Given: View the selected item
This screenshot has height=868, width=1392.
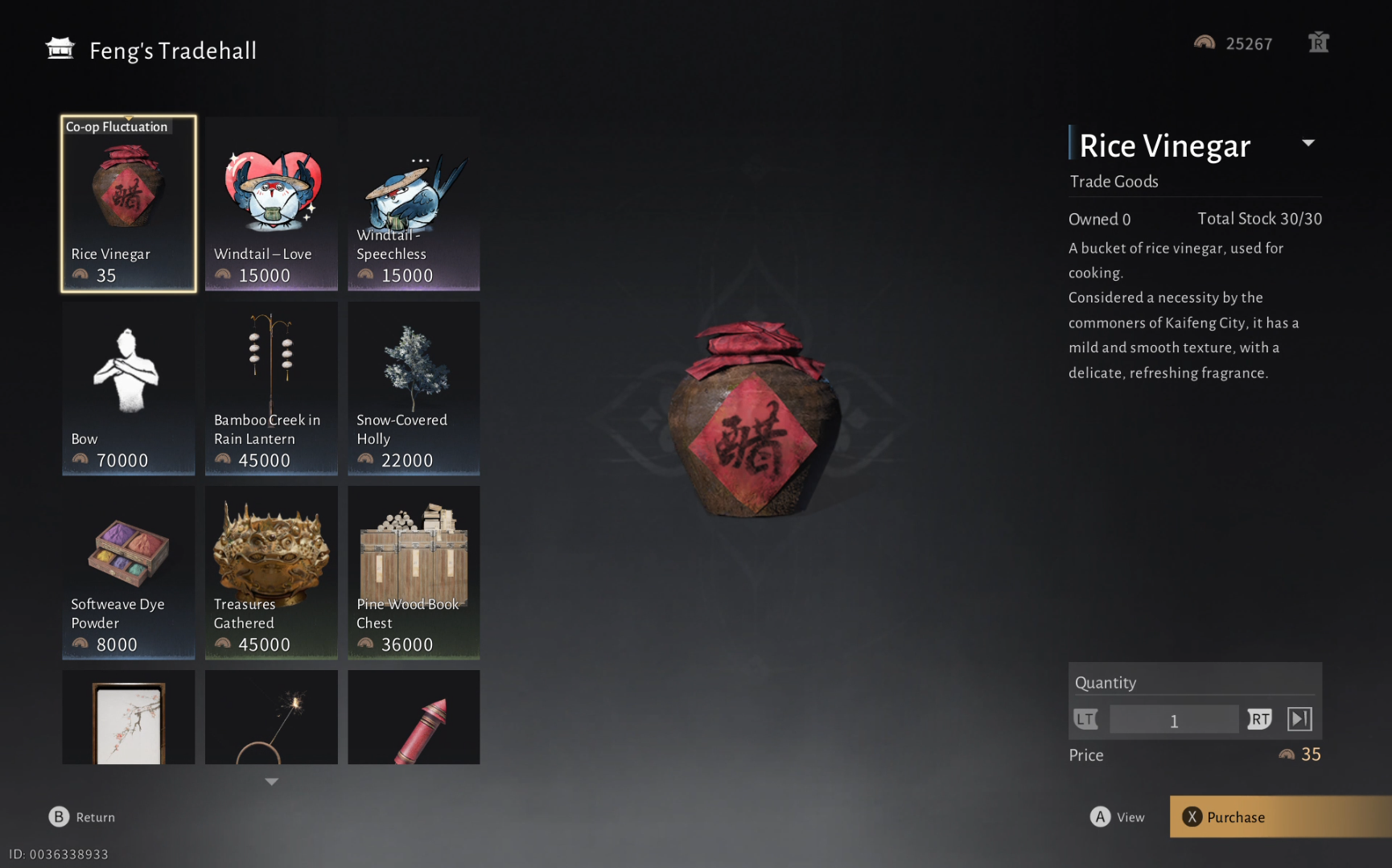Looking at the screenshot, I should click(x=1118, y=817).
